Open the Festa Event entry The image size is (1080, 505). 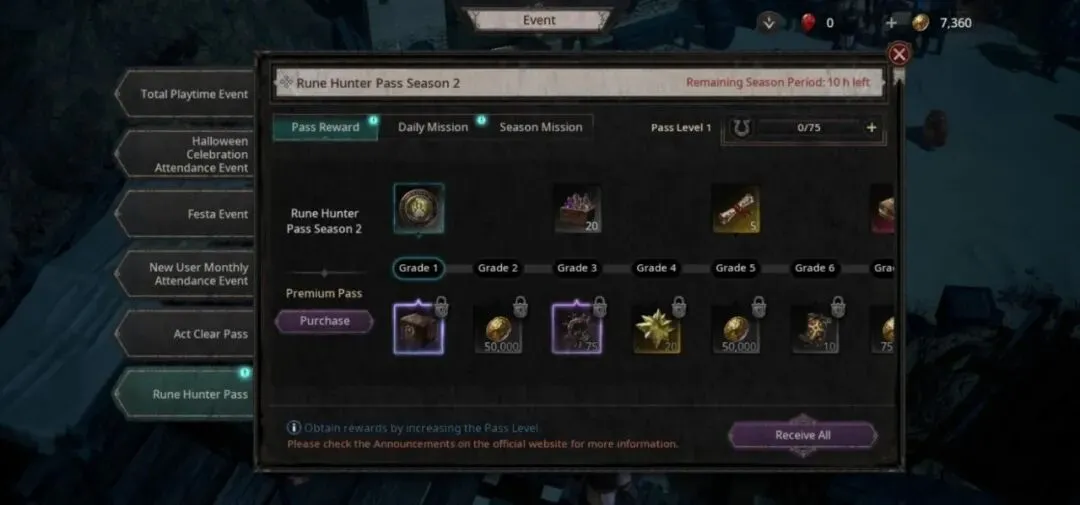[195, 214]
